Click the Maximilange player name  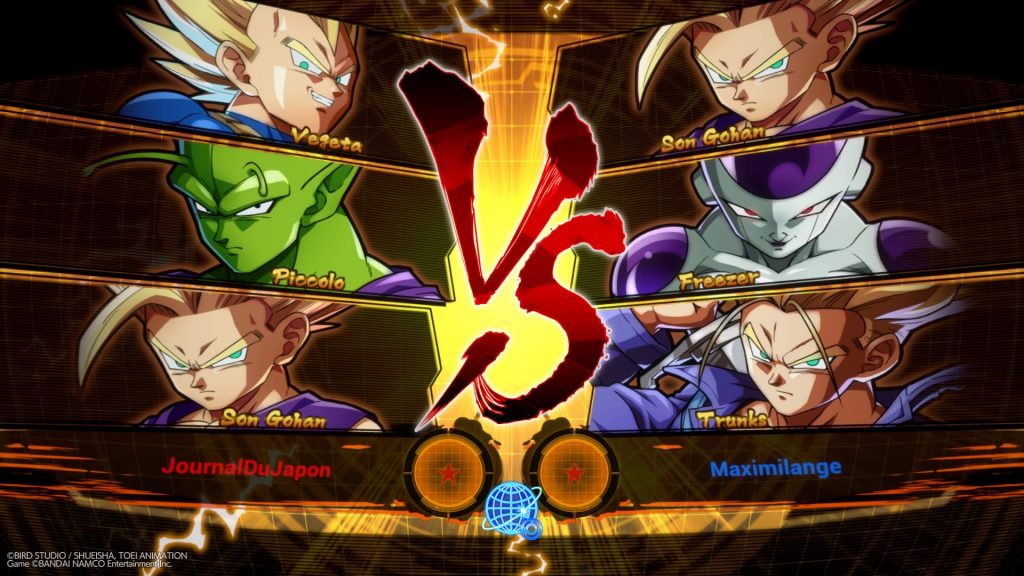click(x=775, y=467)
